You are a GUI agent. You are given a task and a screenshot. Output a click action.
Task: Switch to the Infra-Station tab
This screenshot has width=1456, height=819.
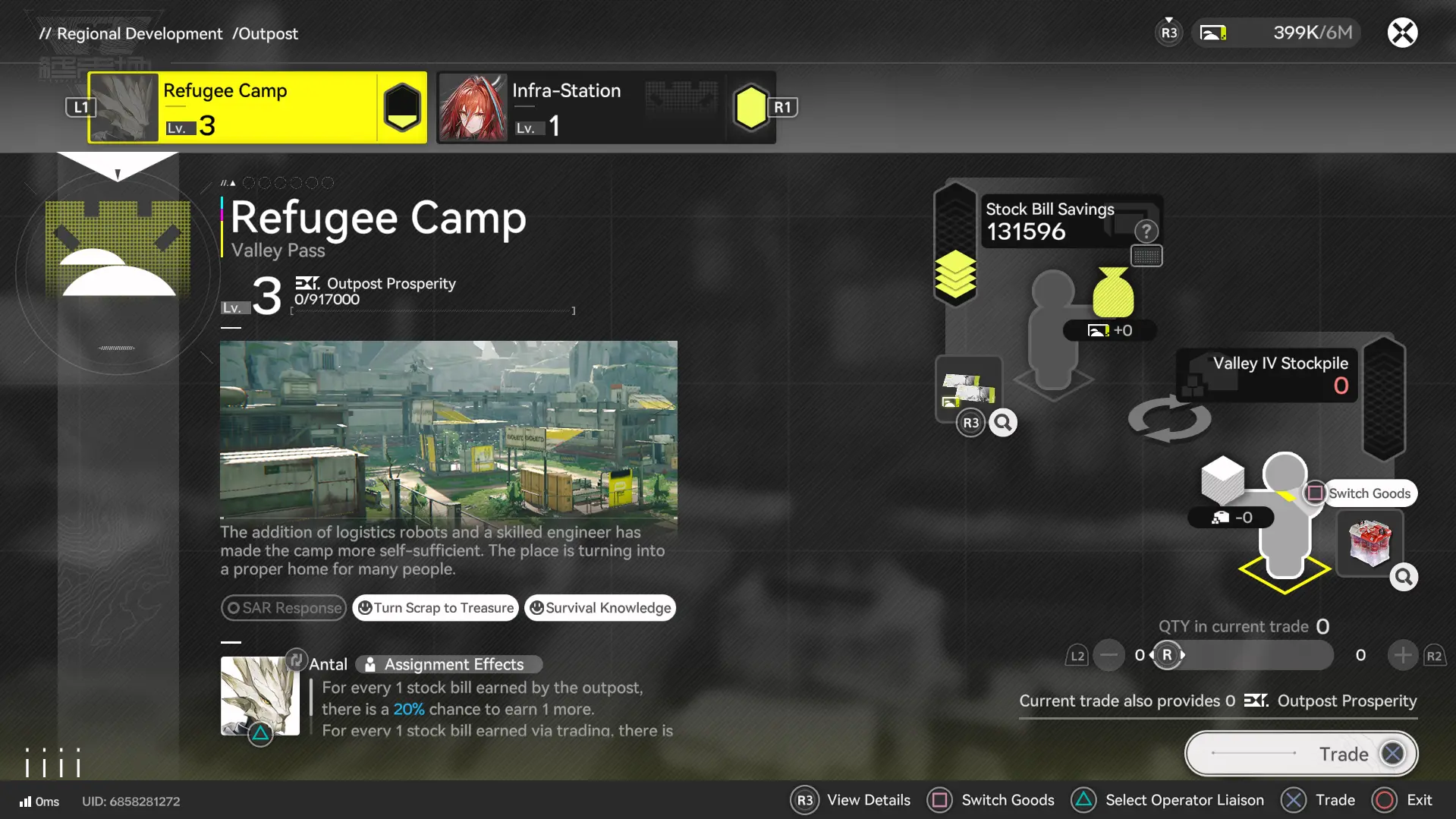click(x=605, y=108)
